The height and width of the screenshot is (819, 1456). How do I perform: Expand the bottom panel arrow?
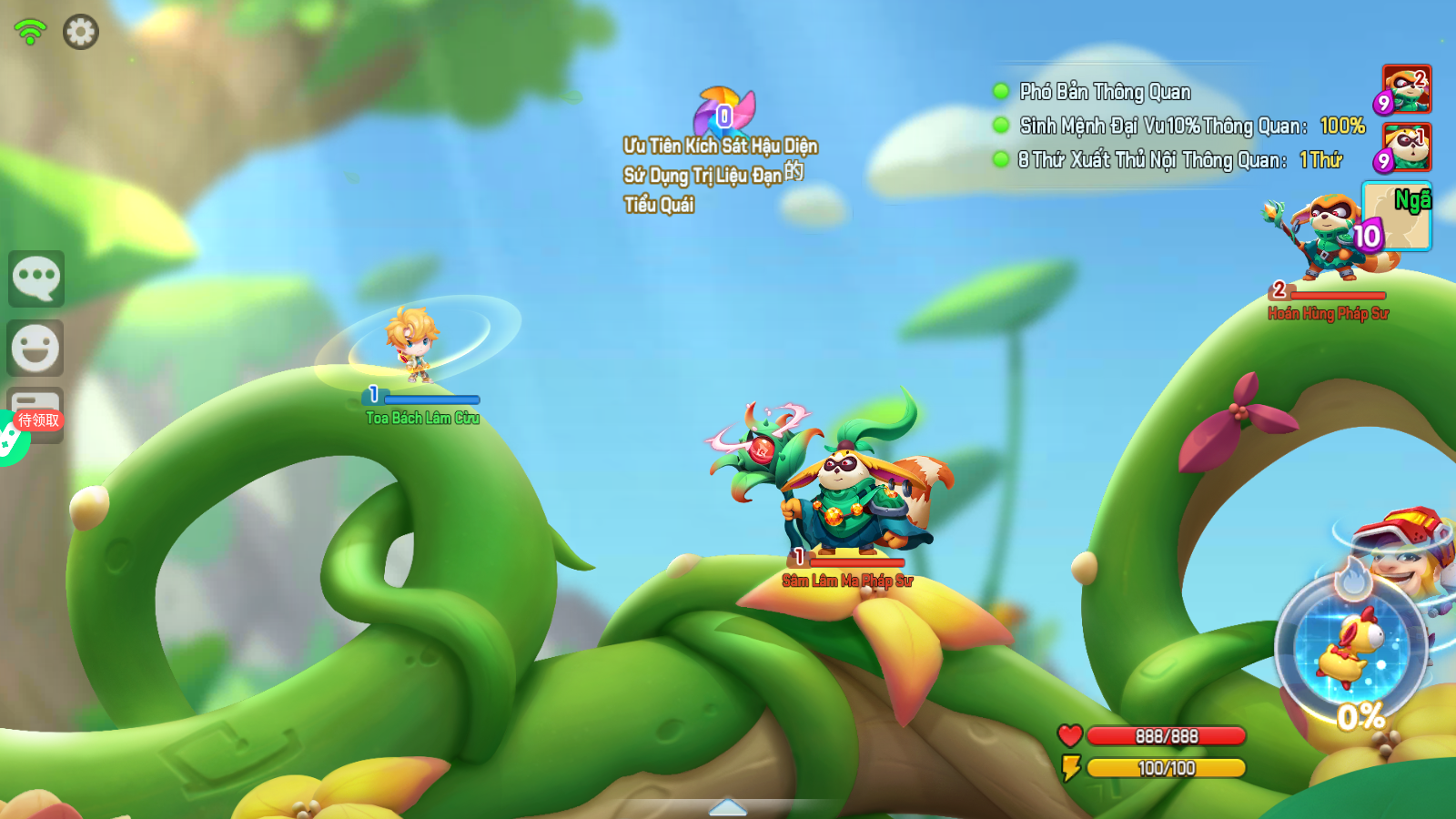[x=728, y=807]
